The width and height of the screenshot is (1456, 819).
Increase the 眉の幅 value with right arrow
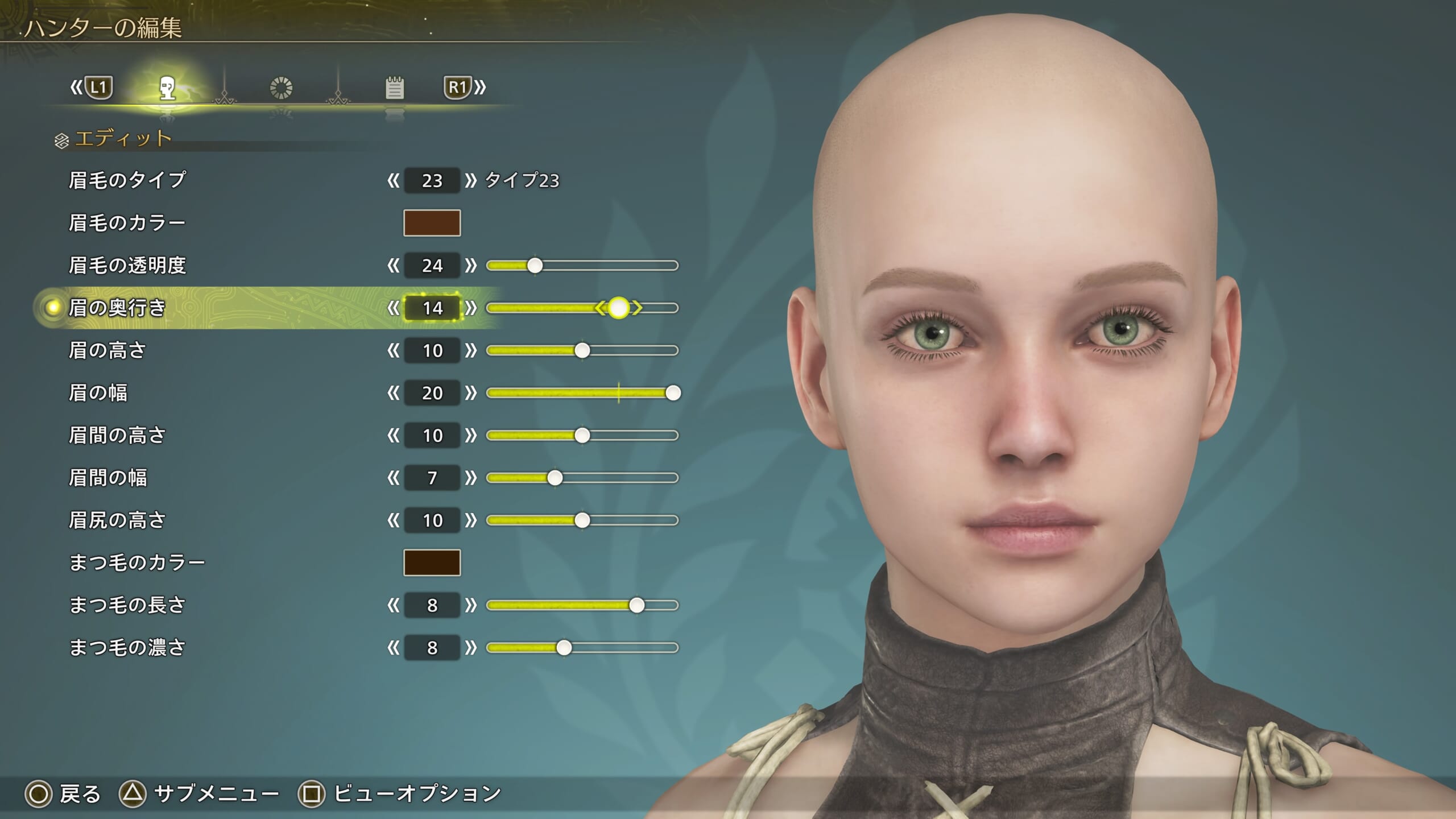pyautogui.click(x=470, y=393)
